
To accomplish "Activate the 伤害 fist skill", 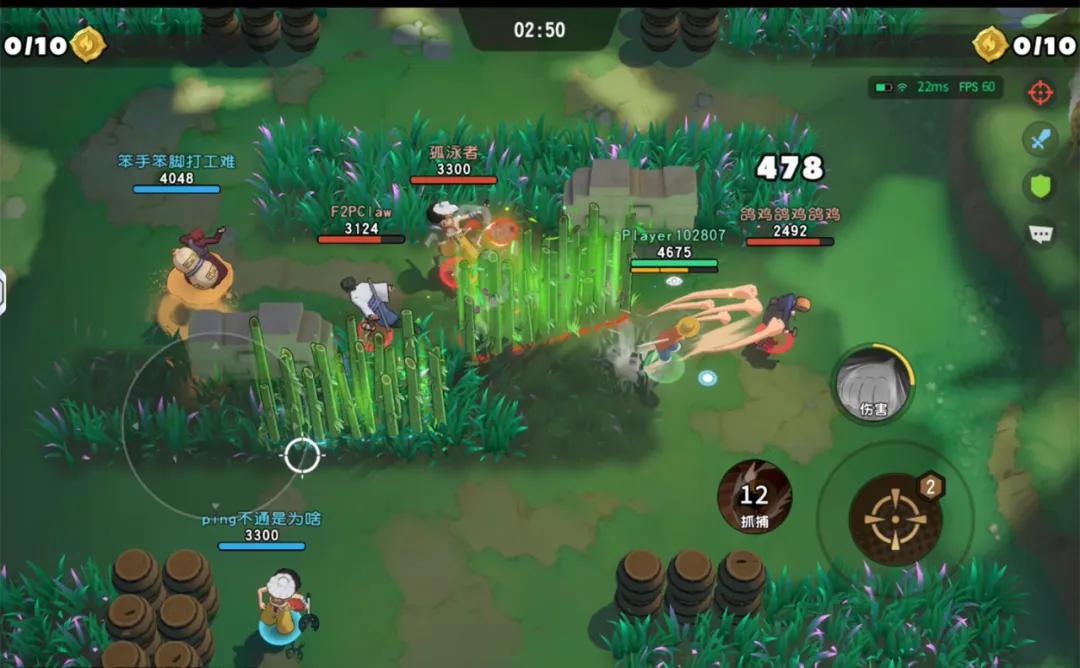I will tap(873, 384).
